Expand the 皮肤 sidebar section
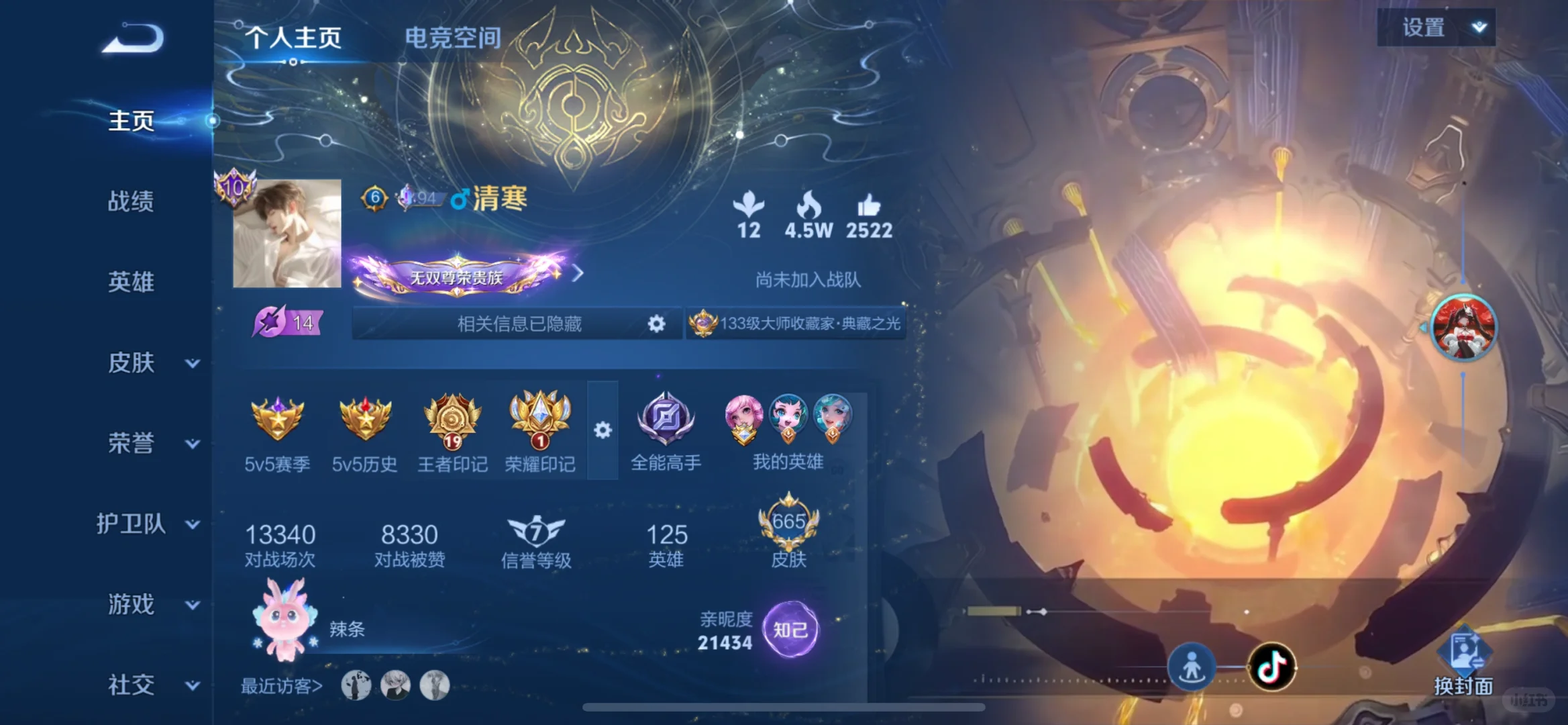This screenshot has width=1568, height=725. coord(133,362)
